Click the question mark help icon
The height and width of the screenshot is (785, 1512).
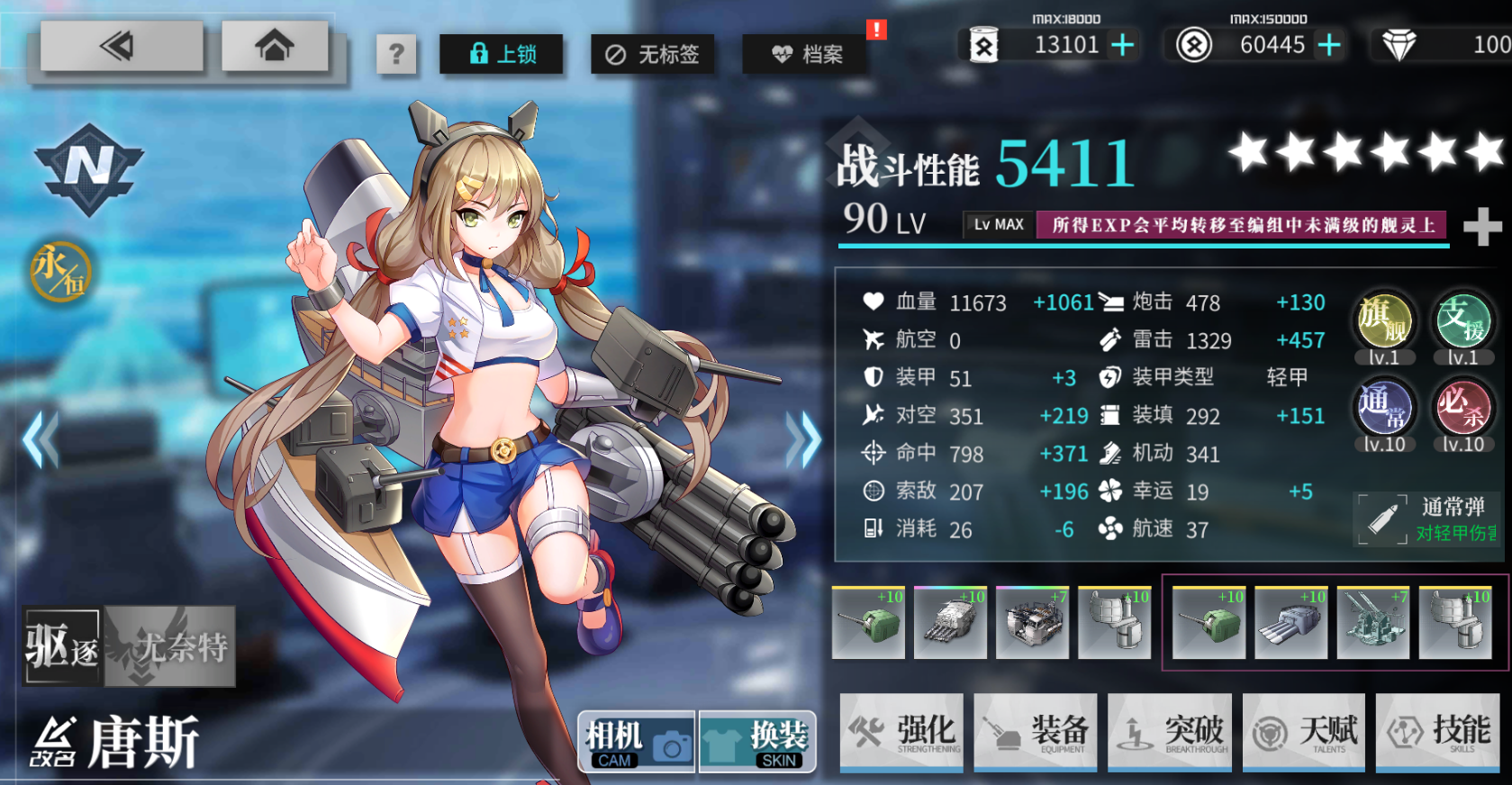(x=397, y=54)
